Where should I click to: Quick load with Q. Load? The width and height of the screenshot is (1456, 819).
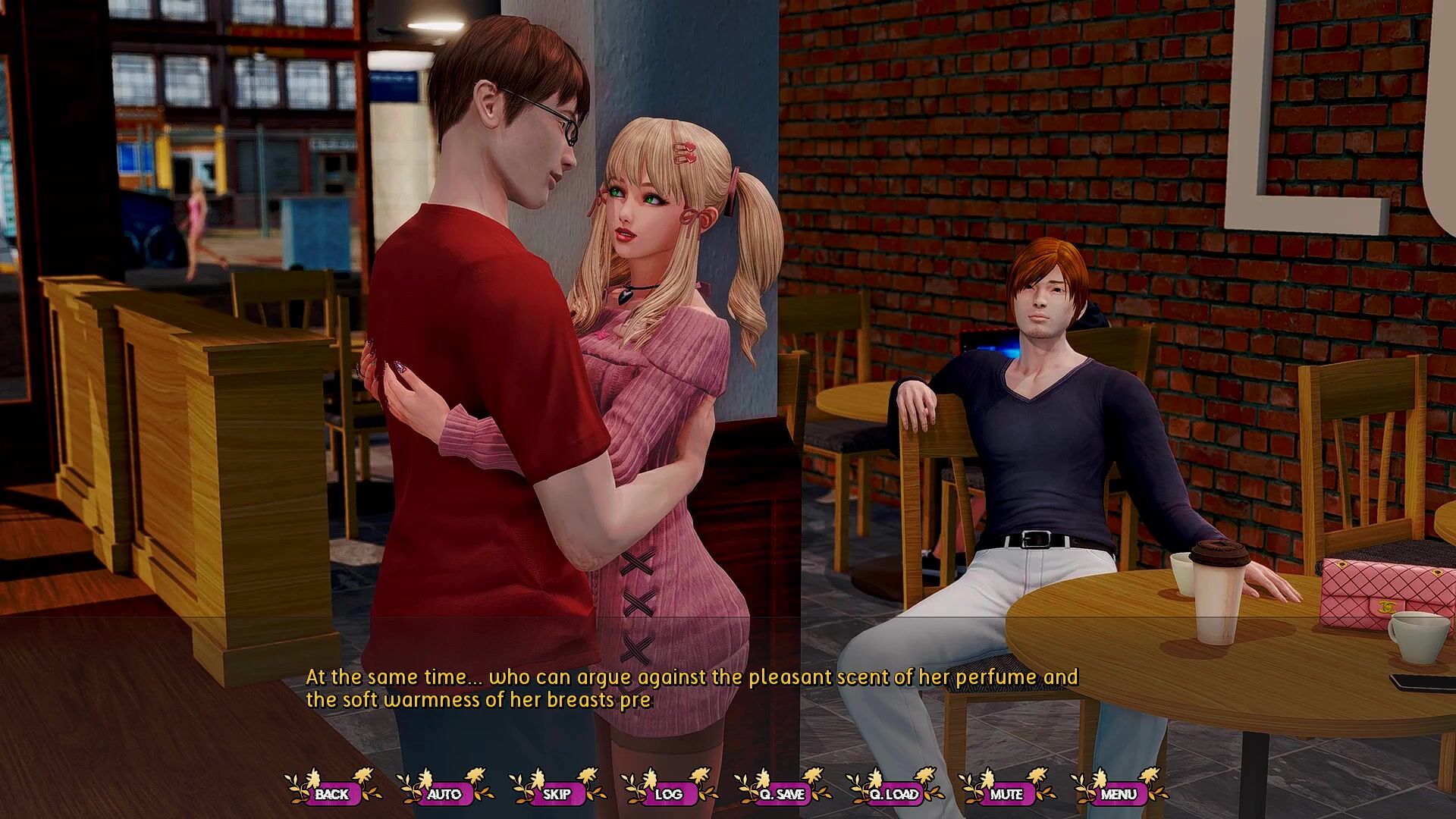tap(894, 794)
